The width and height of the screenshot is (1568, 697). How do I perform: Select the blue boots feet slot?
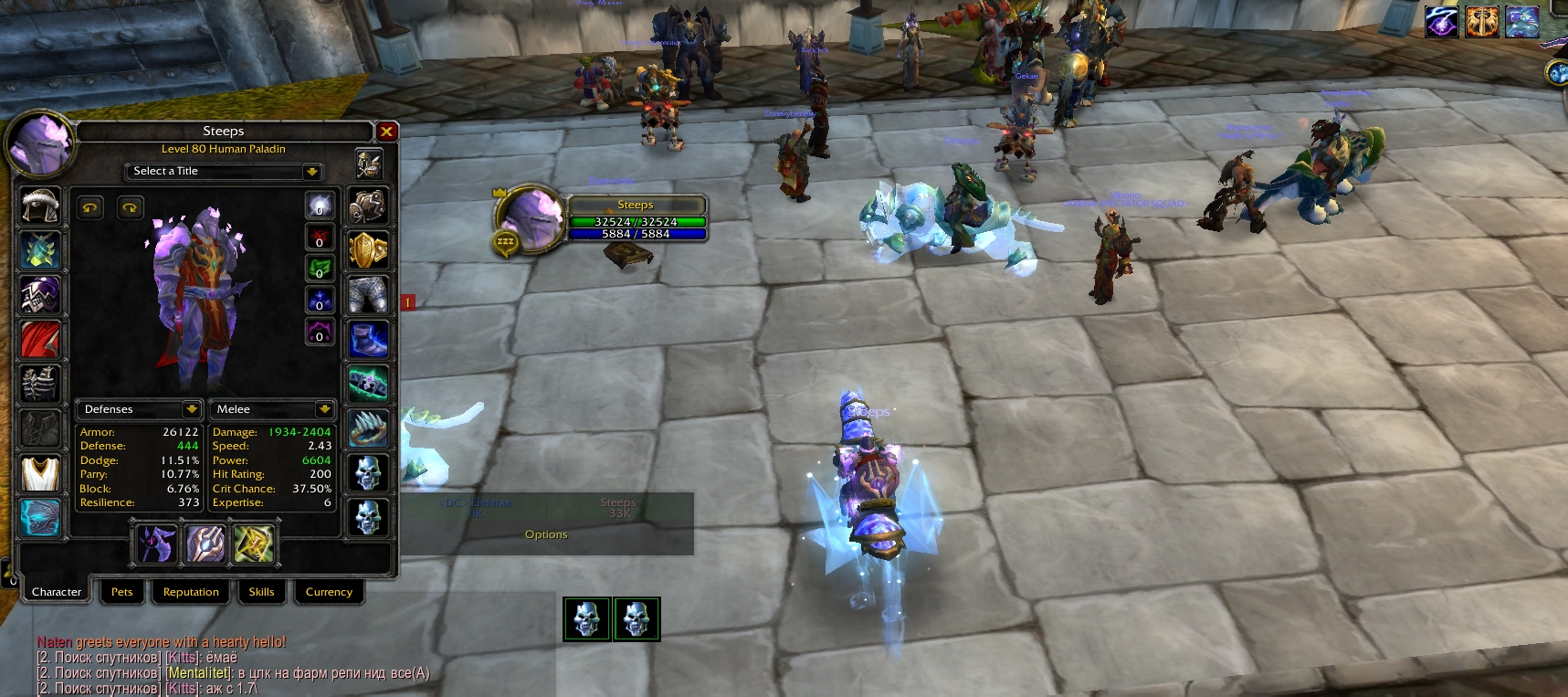click(x=368, y=339)
